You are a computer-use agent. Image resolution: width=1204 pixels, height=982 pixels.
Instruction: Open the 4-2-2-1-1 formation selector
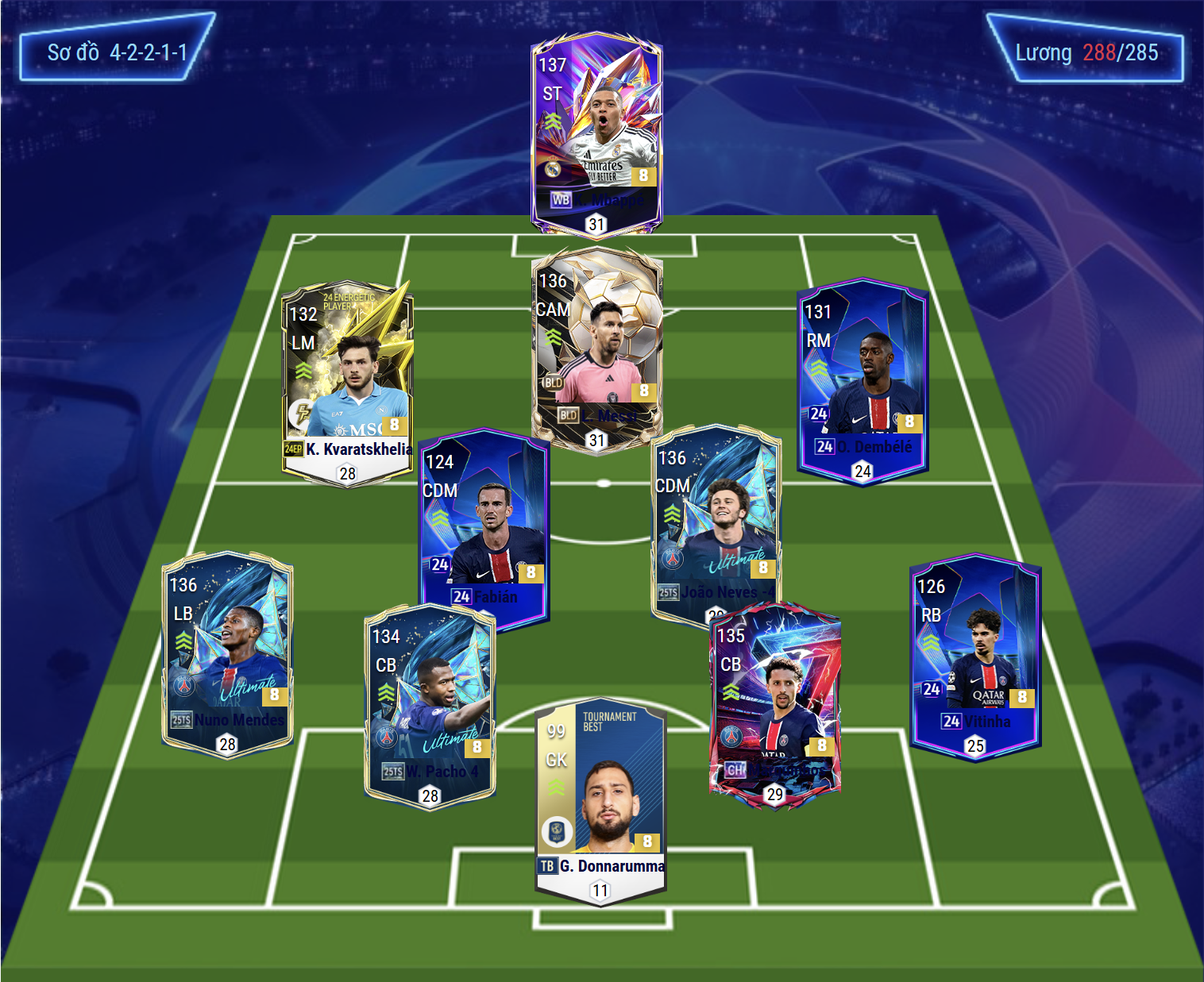[117, 52]
